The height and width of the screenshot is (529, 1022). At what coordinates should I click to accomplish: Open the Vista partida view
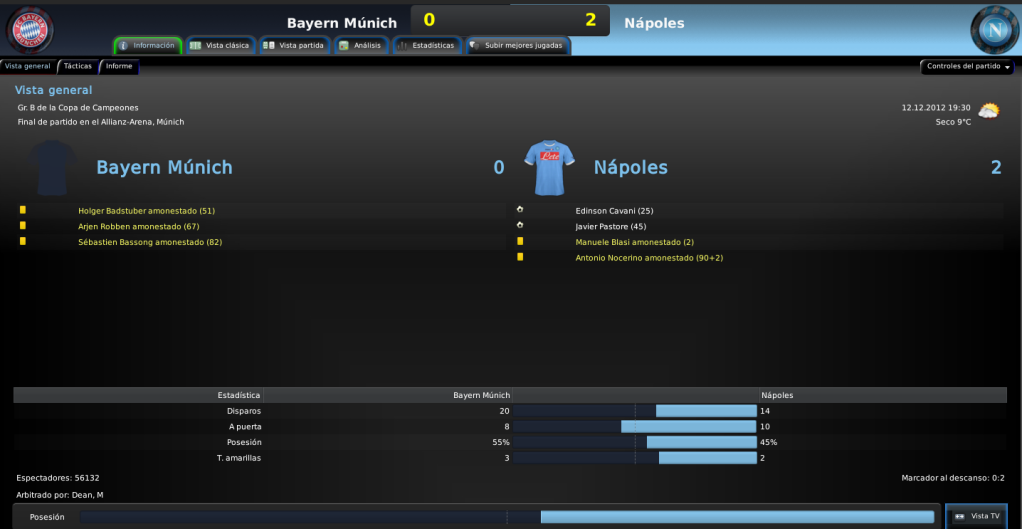[294, 46]
